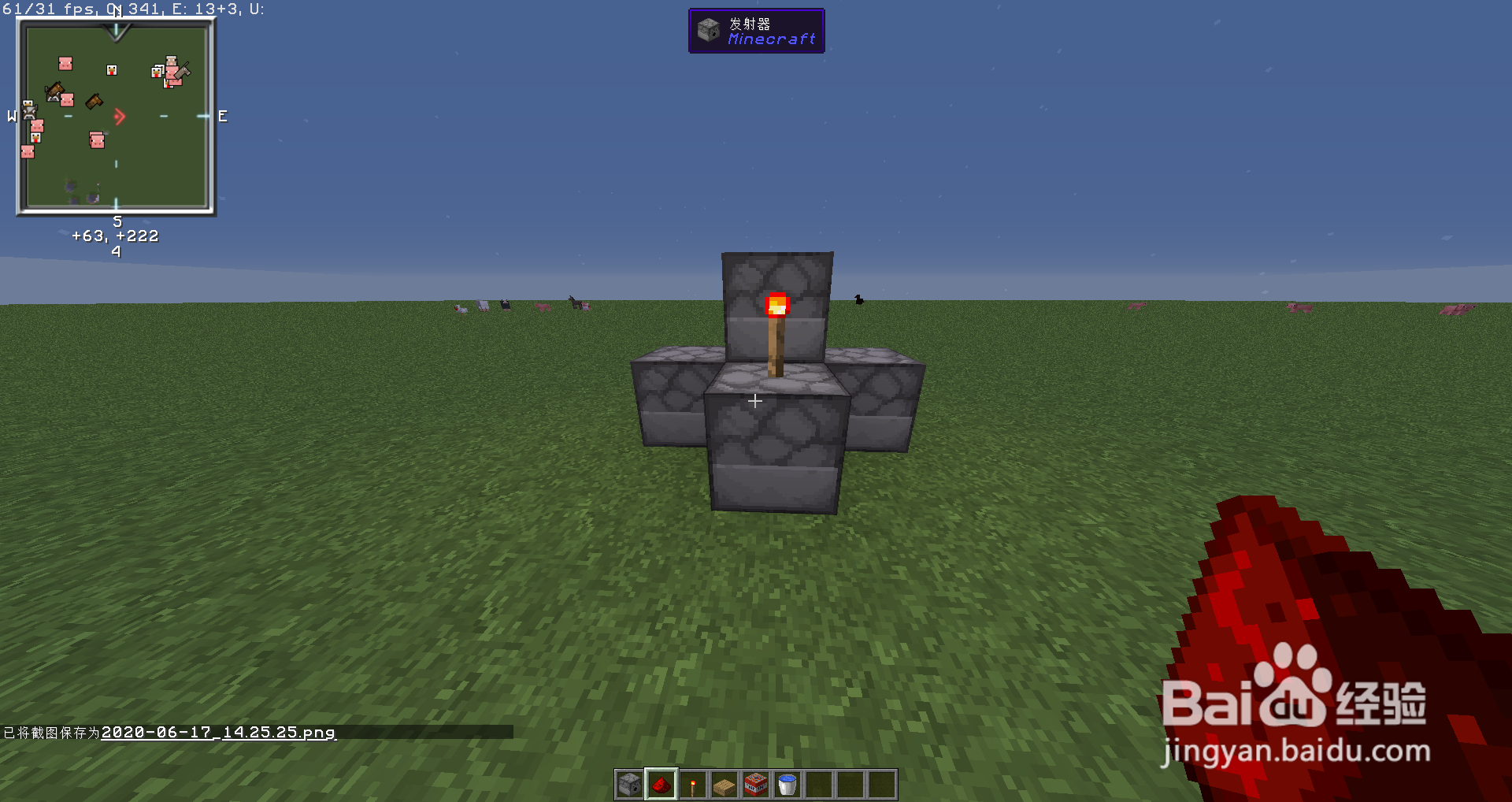Select the dispenser in the first hotbar slot
The height and width of the screenshot is (802, 1512).
628,785
